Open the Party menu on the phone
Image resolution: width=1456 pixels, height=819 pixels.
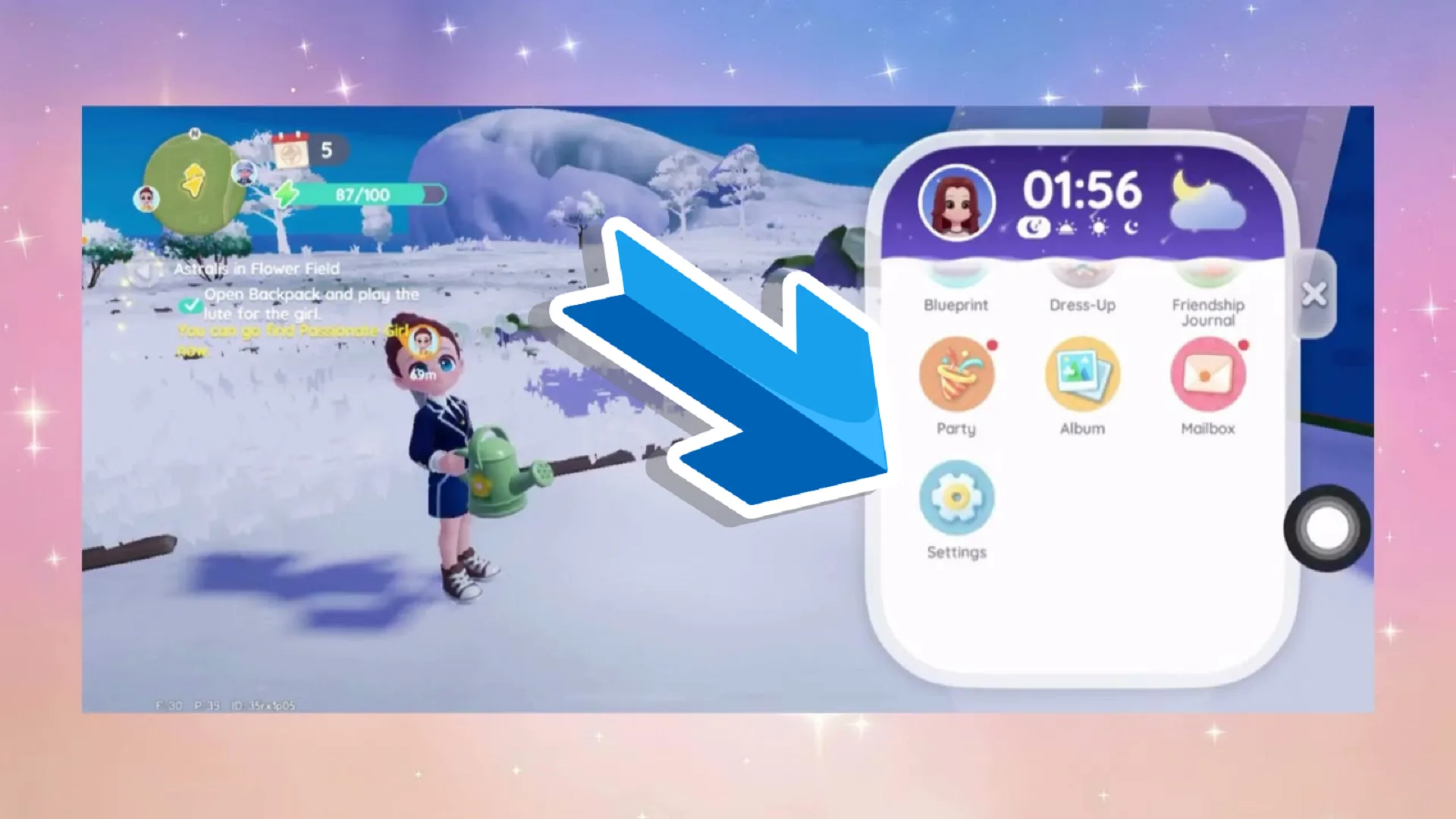pos(956,373)
